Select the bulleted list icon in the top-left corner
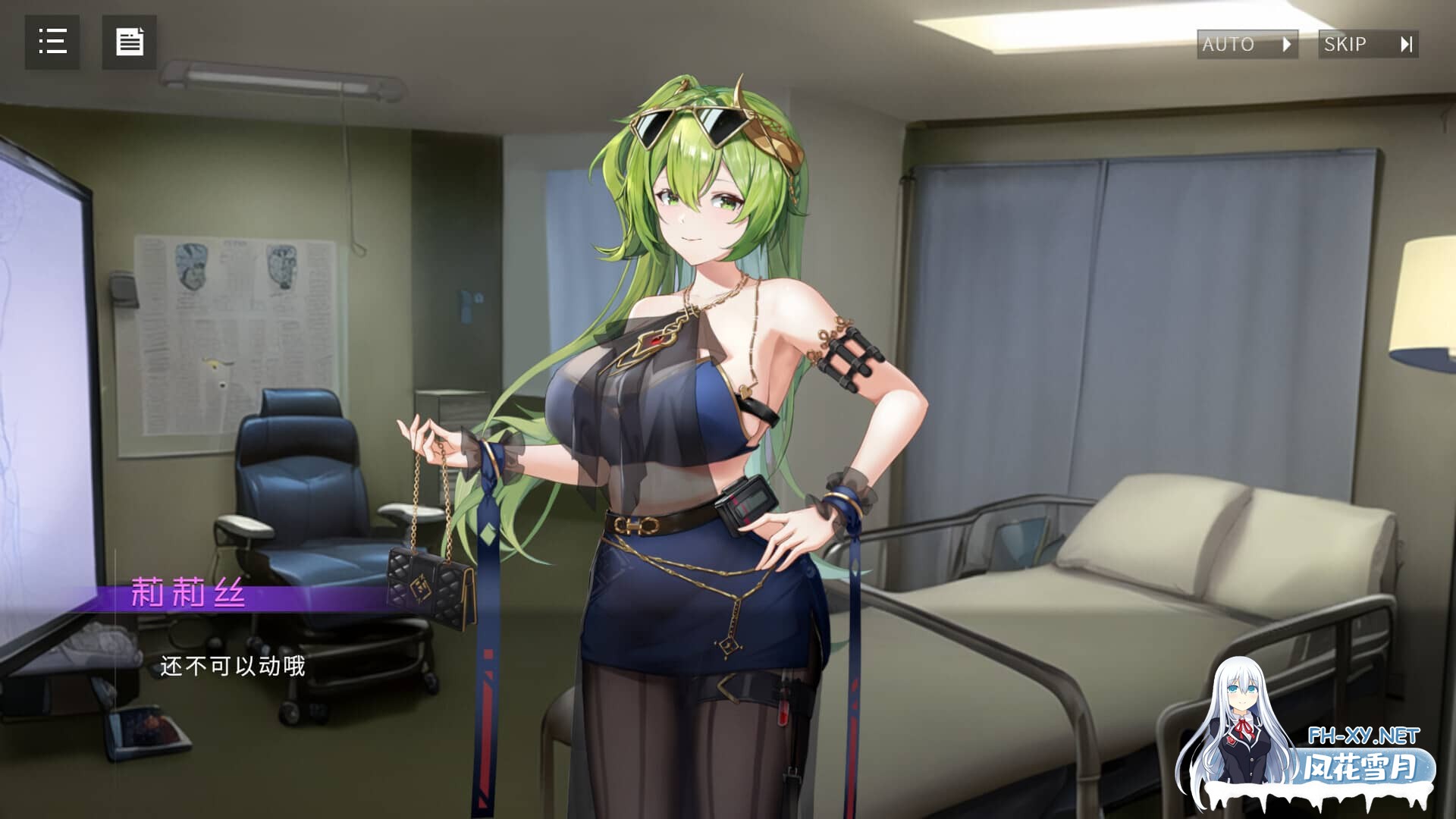The height and width of the screenshot is (819, 1456). [52, 42]
